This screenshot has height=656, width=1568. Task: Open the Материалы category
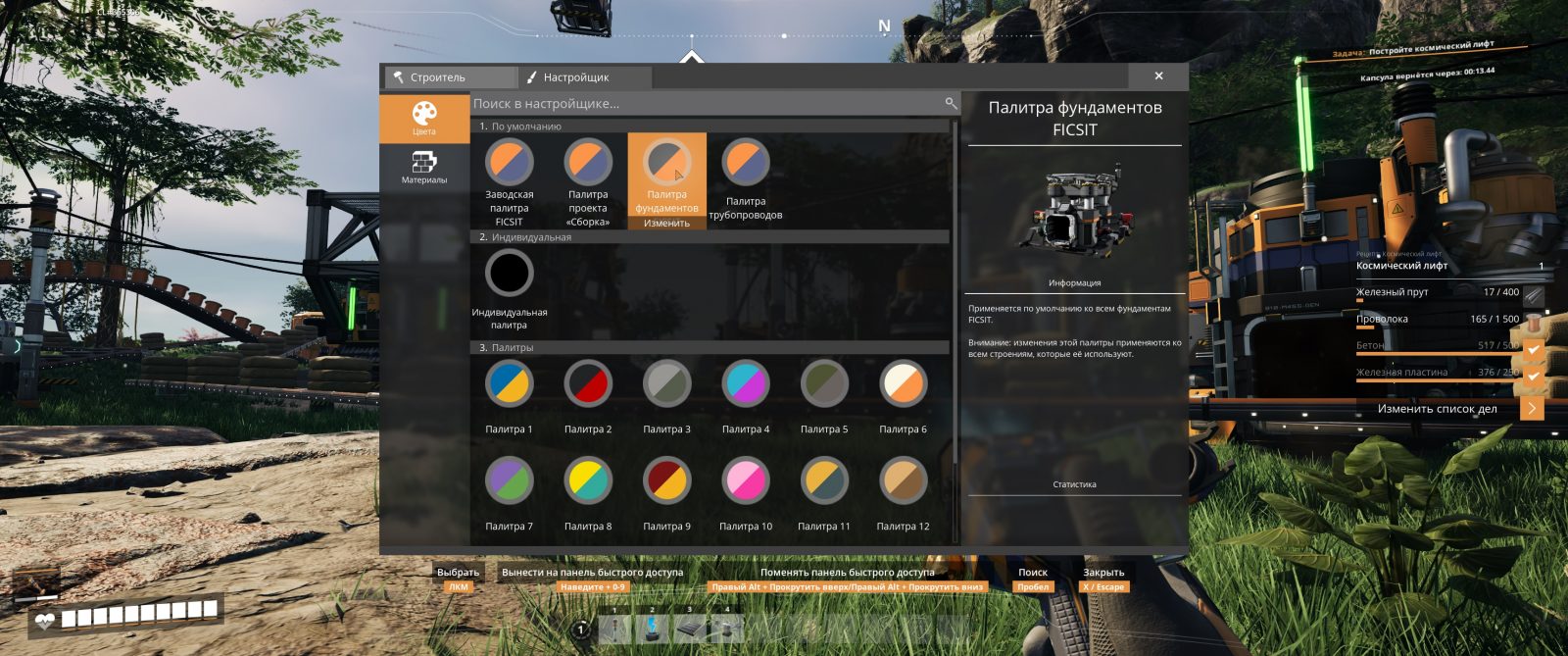(423, 167)
